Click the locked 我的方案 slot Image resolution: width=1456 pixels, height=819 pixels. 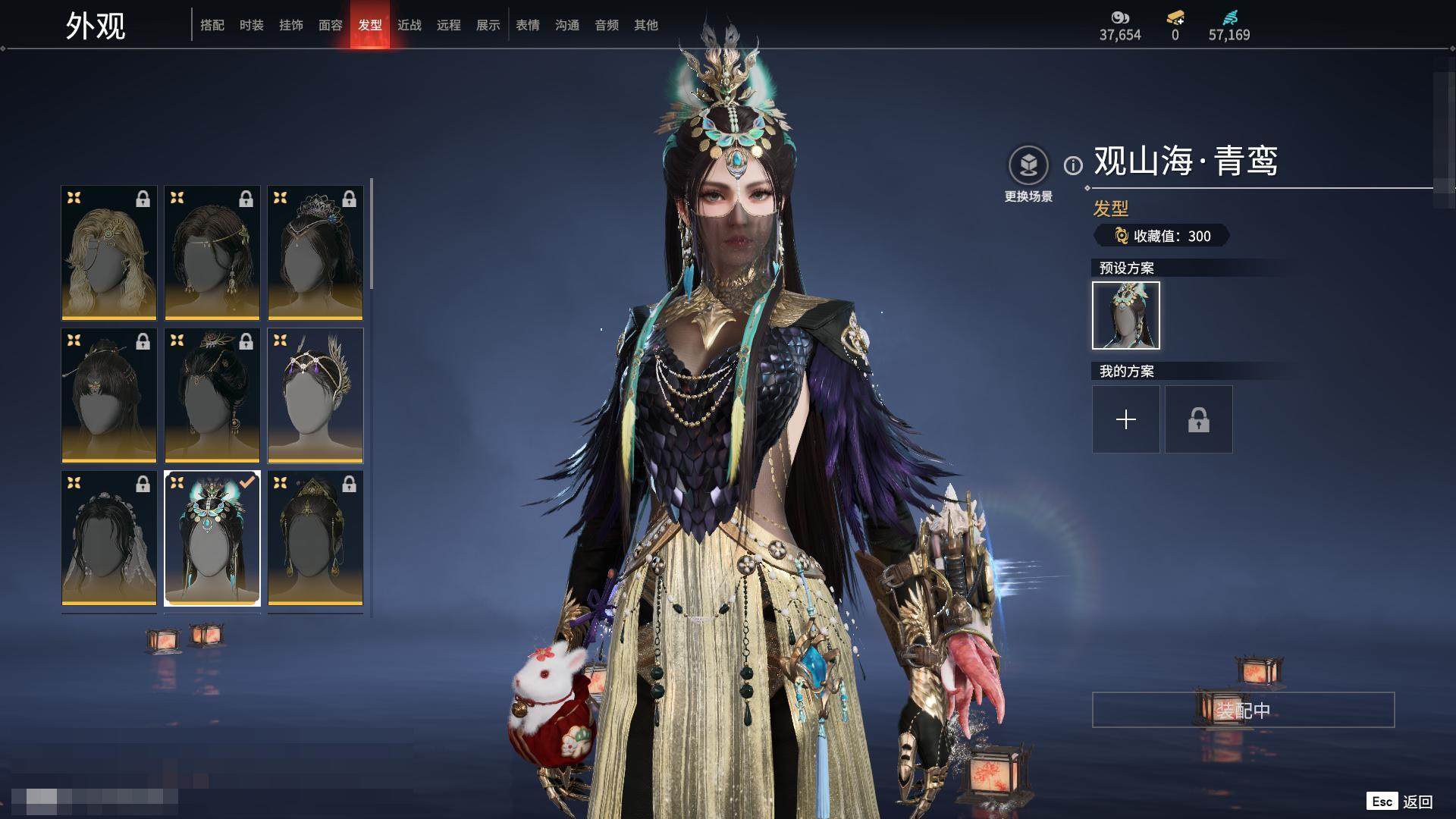pyautogui.click(x=1198, y=419)
